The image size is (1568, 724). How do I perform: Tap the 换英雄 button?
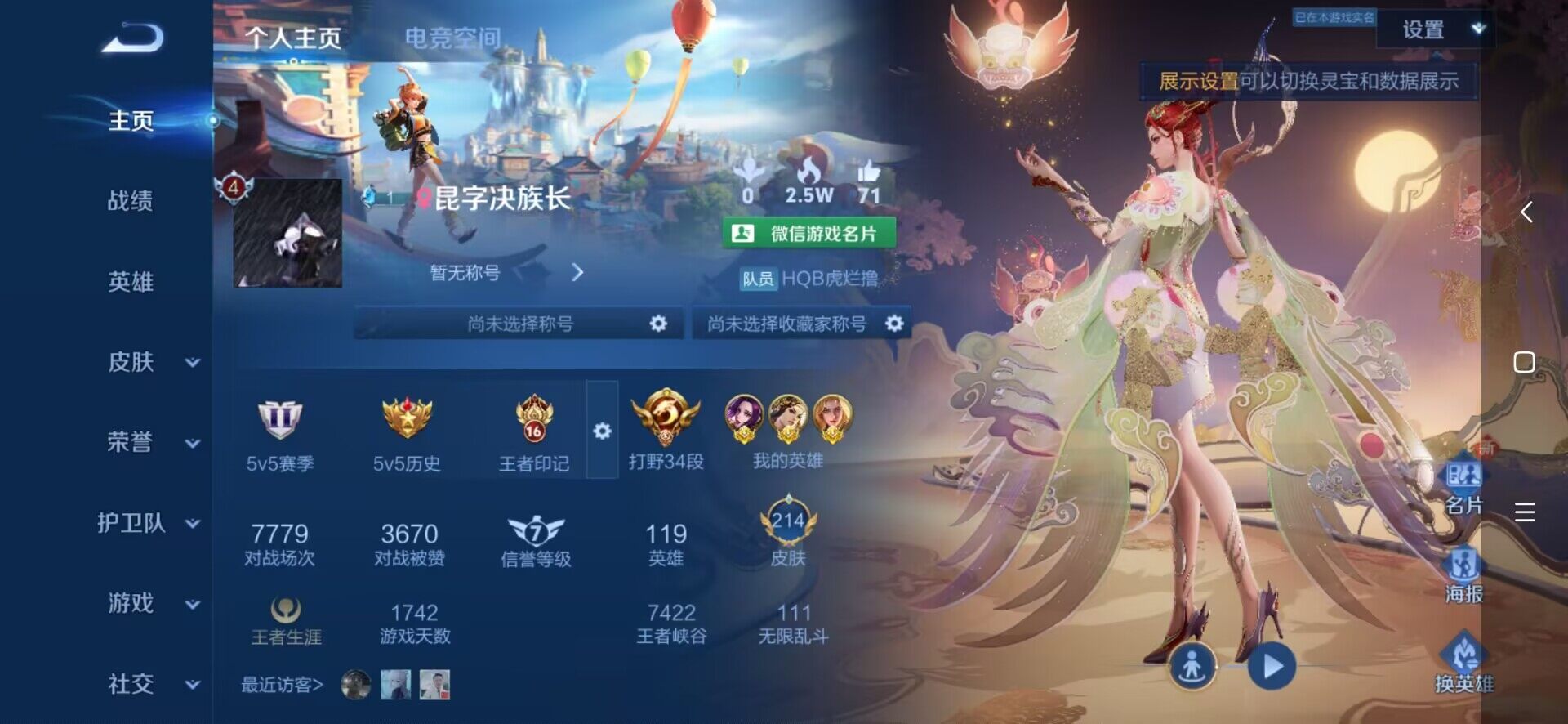pyautogui.click(x=1463, y=664)
